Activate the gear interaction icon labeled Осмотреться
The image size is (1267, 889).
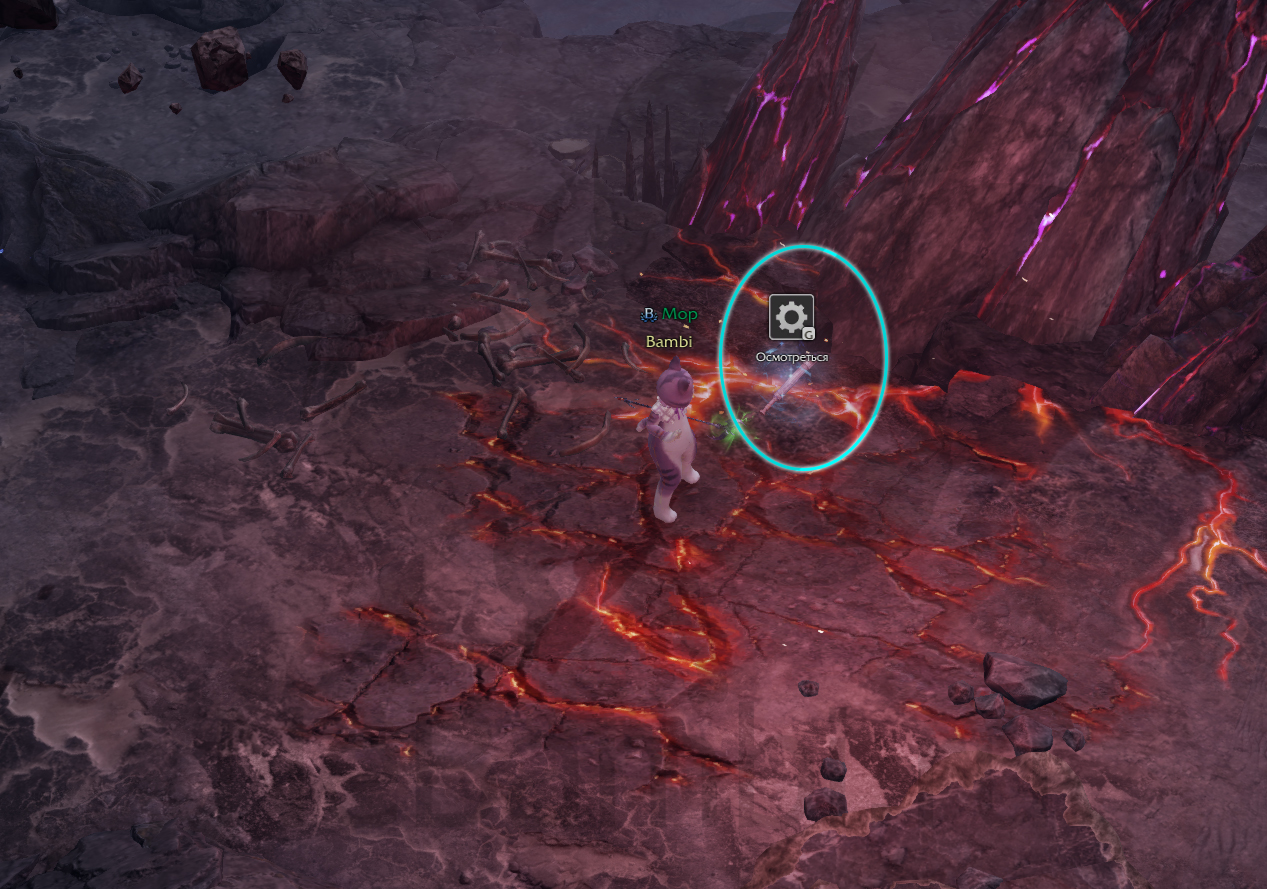791,318
